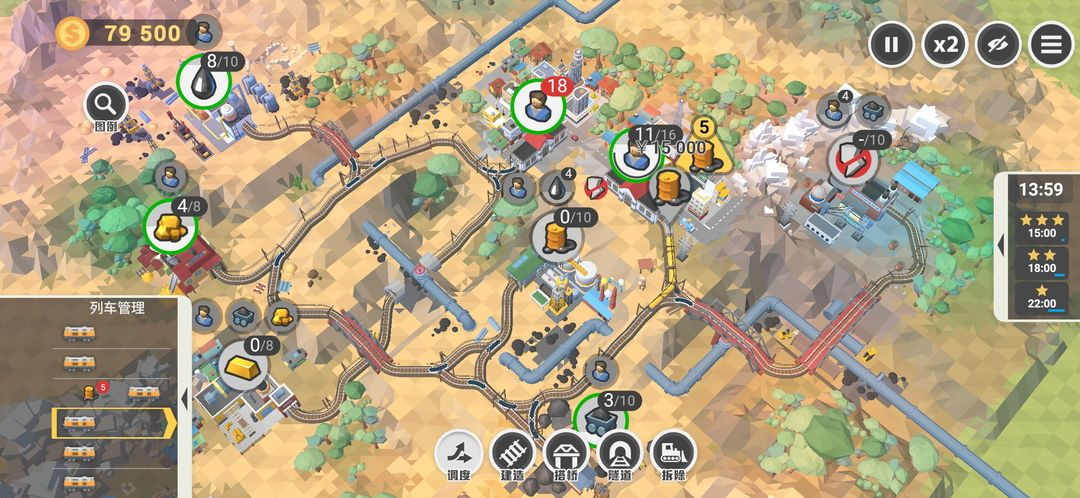Select the gold ore 4/8 station marker
1080x498 pixels.
[169, 225]
